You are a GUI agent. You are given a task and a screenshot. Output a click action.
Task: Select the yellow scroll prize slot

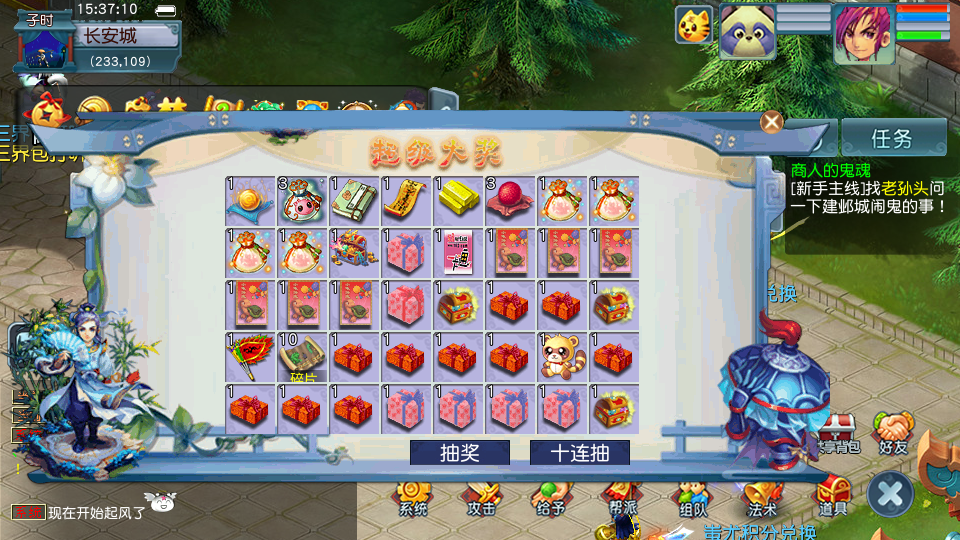406,201
